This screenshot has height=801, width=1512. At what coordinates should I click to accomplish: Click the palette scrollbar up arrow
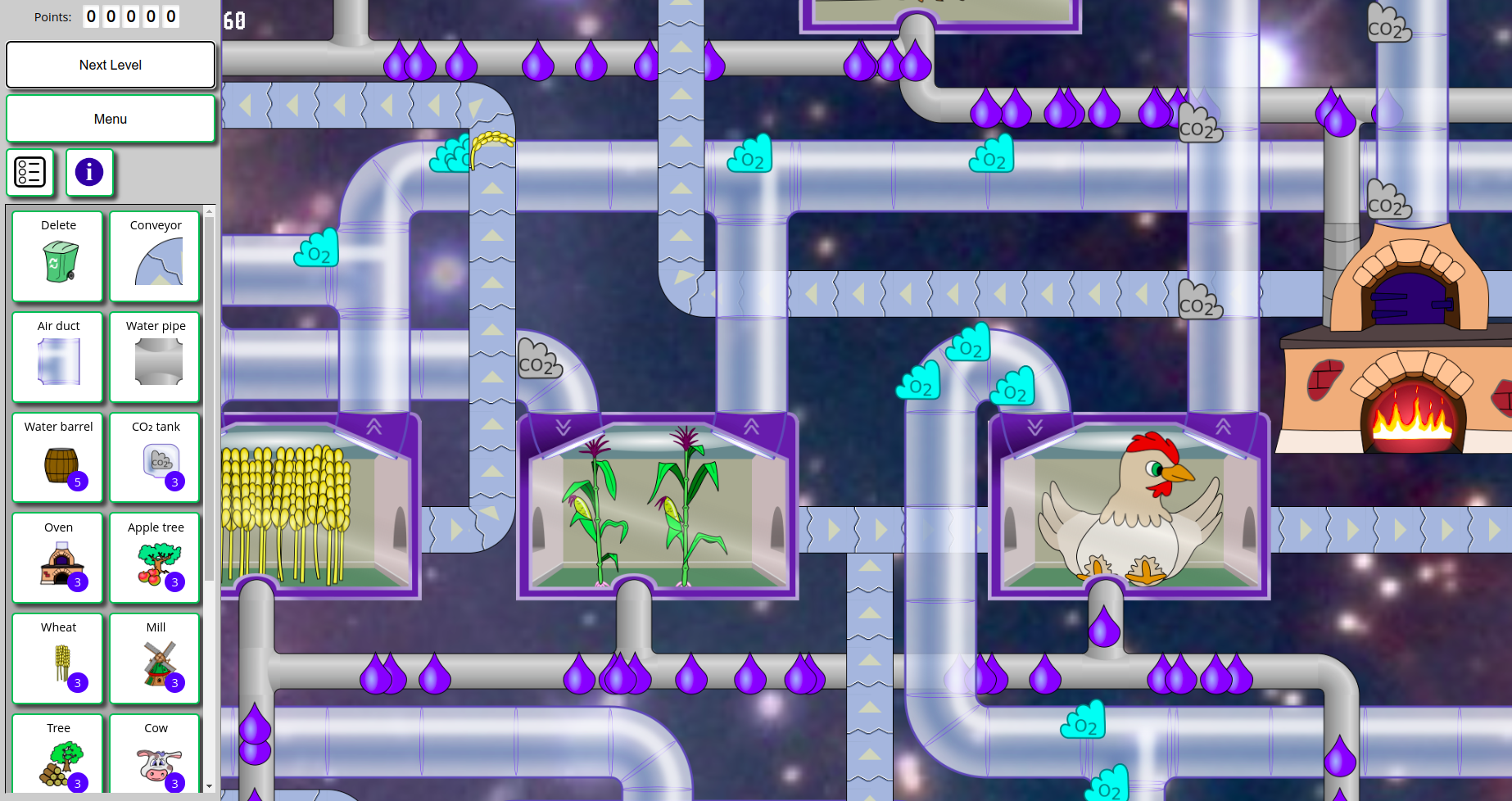point(210,212)
